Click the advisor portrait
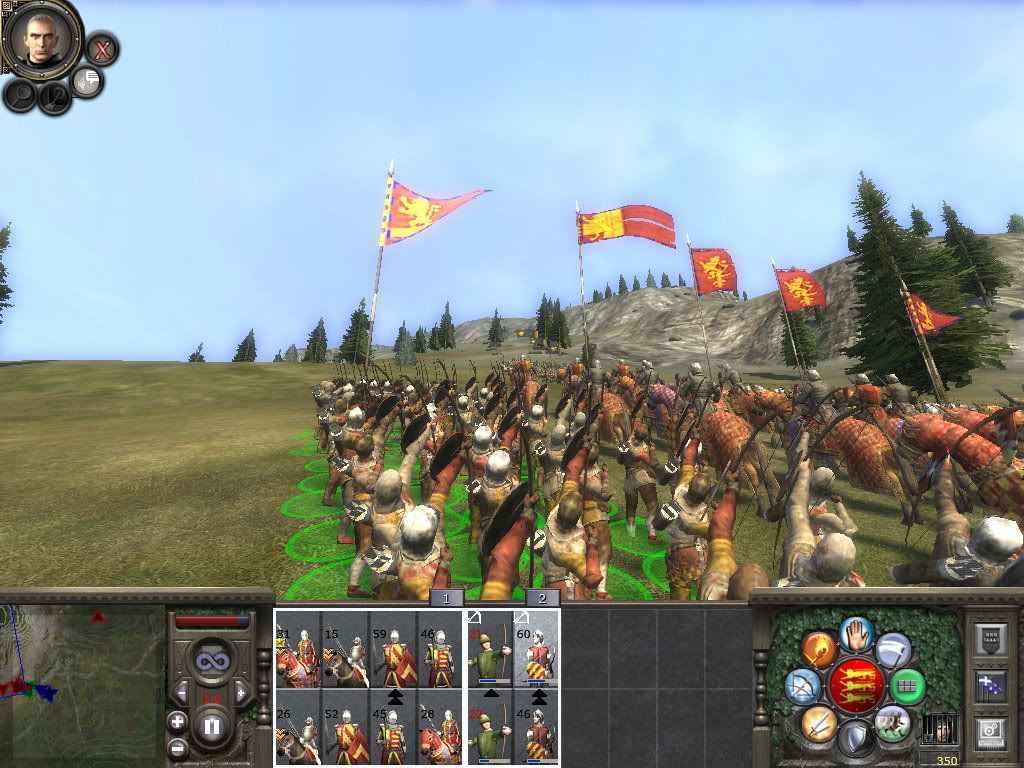This screenshot has width=1024, height=768. (x=40, y=38)
